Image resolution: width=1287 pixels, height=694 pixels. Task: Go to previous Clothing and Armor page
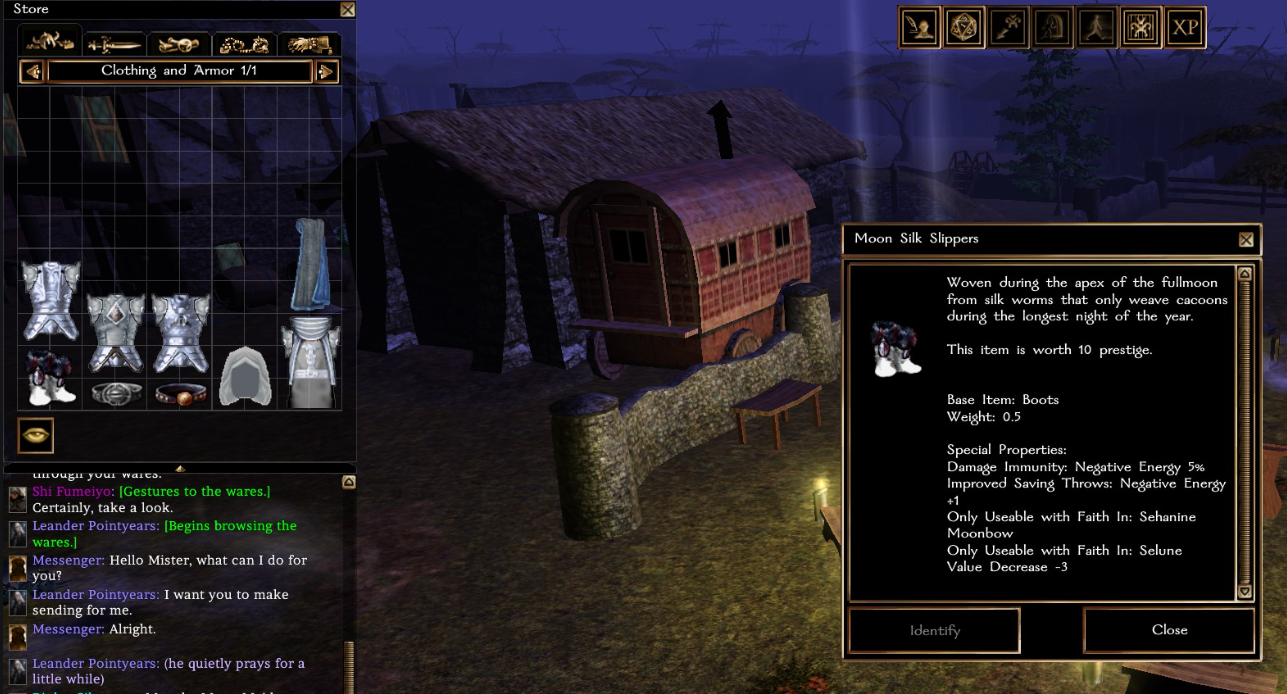click(x=32, y=72)
